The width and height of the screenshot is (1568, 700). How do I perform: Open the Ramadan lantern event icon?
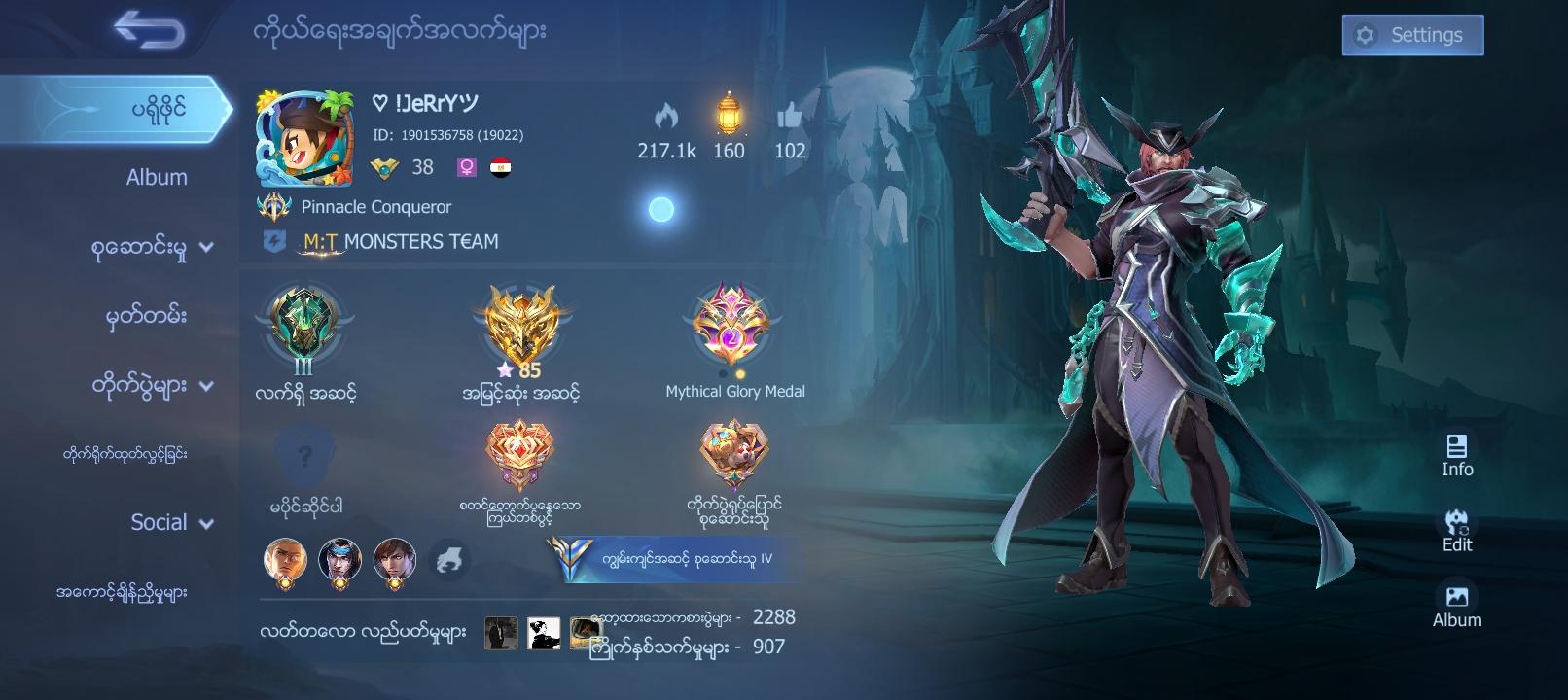click(728, 119)
